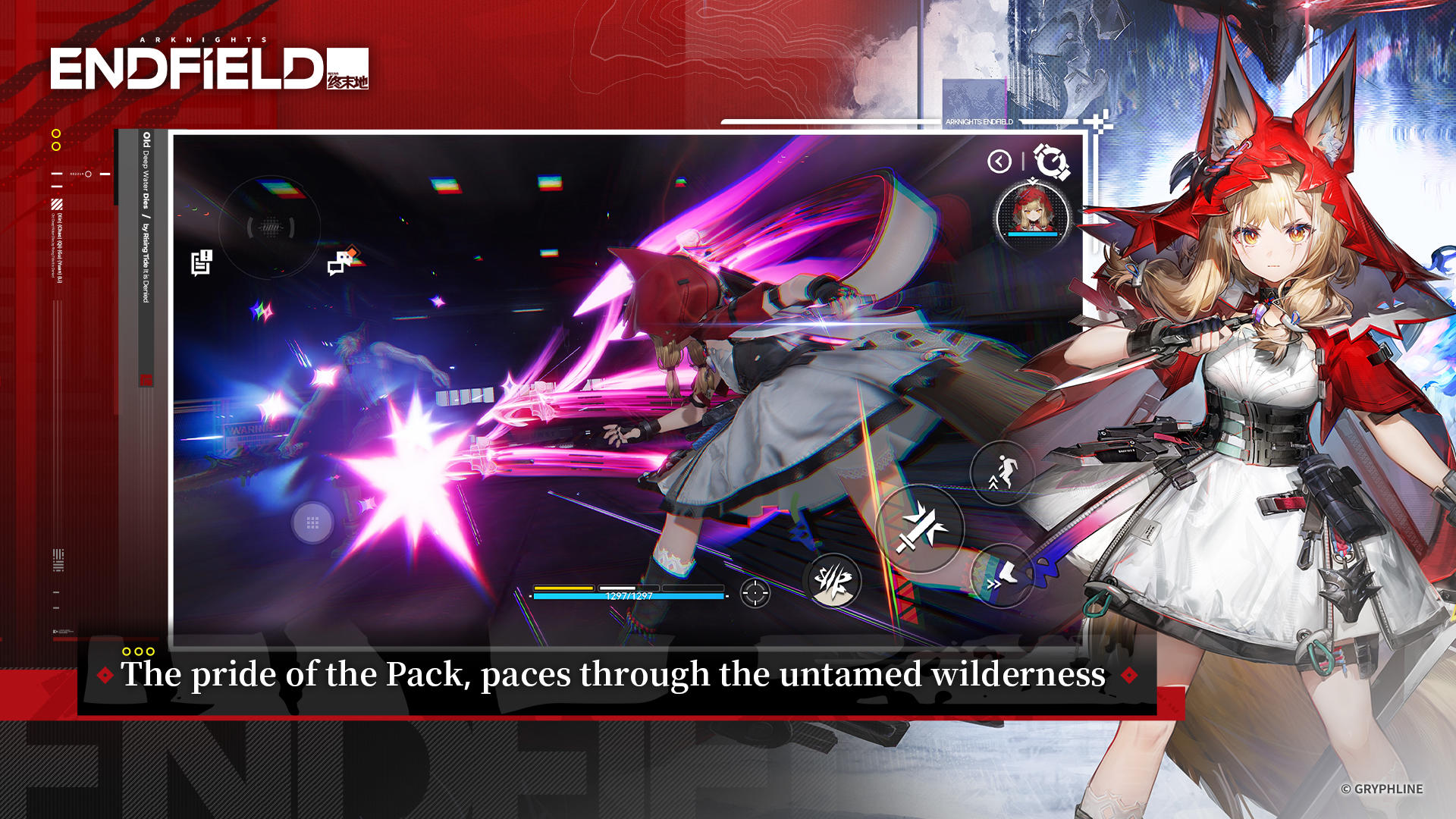Tap the three yellow dots near the caption

(139, 650)
